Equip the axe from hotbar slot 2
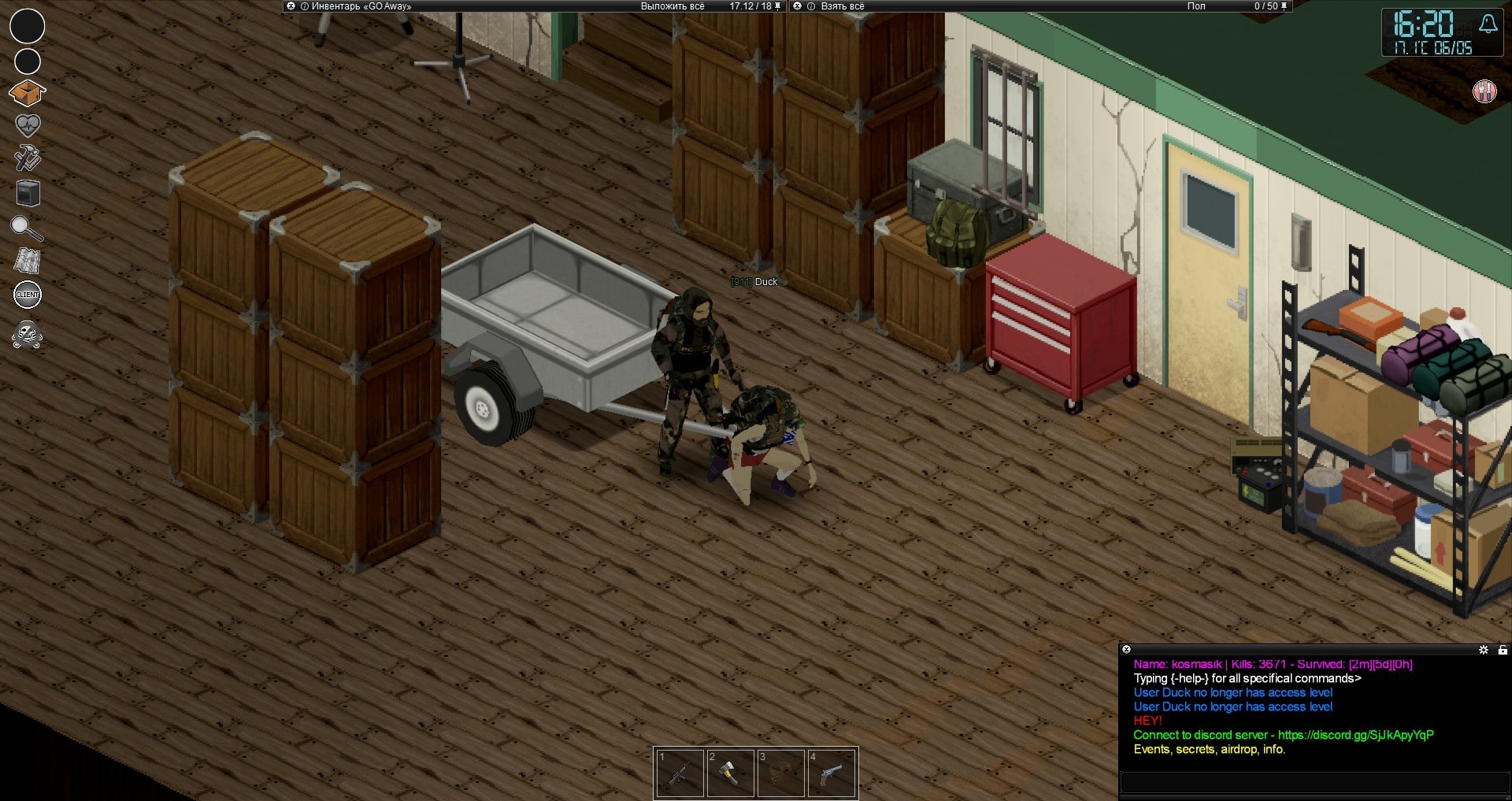 (x=730, y=773)
